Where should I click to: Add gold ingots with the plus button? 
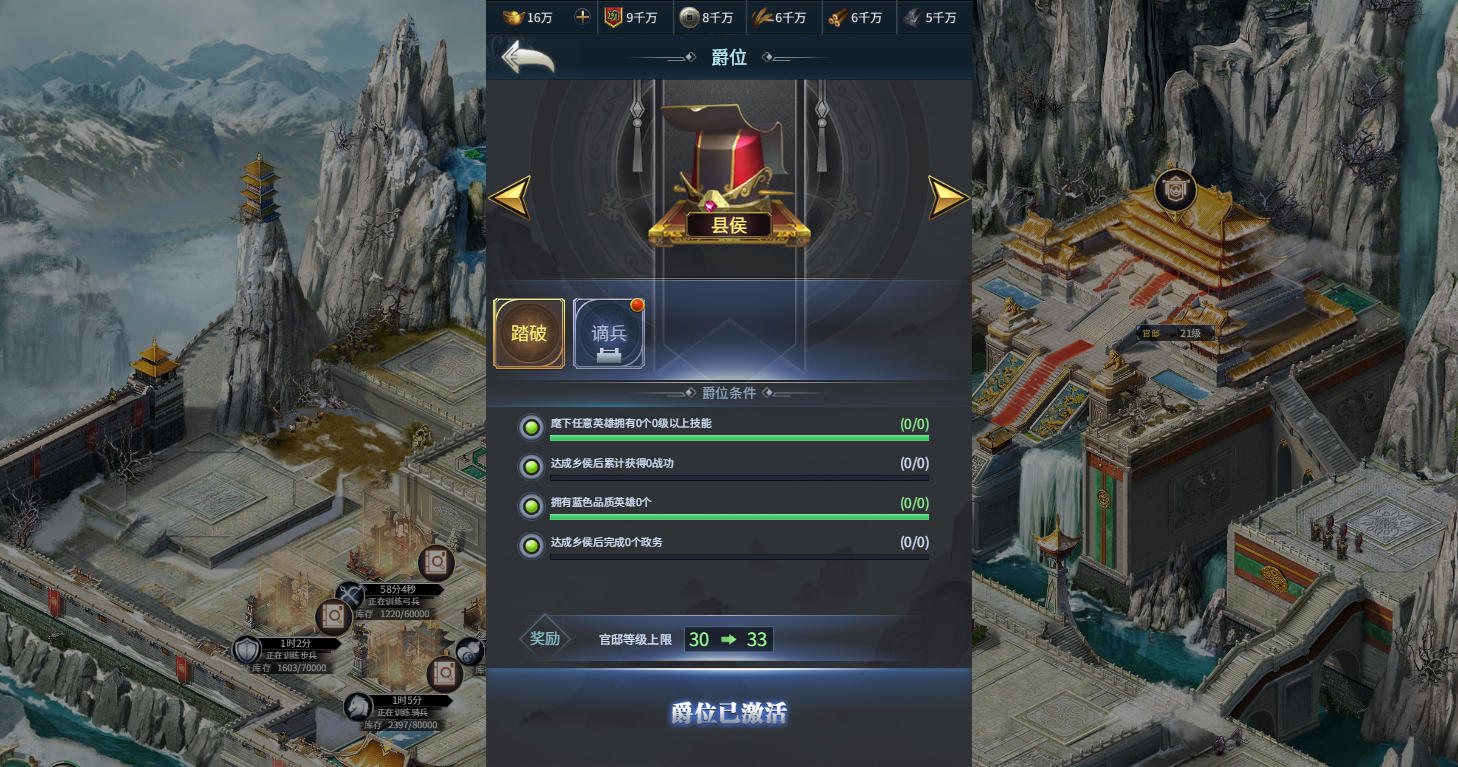582,17
